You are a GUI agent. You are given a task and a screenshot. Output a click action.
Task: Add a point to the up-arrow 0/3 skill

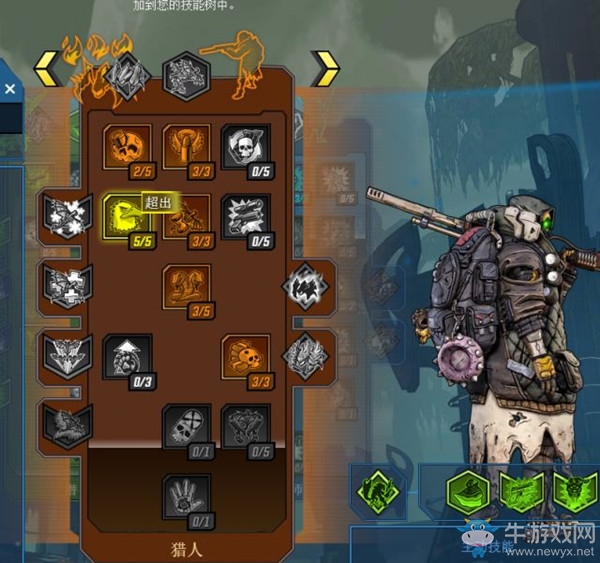128,357
